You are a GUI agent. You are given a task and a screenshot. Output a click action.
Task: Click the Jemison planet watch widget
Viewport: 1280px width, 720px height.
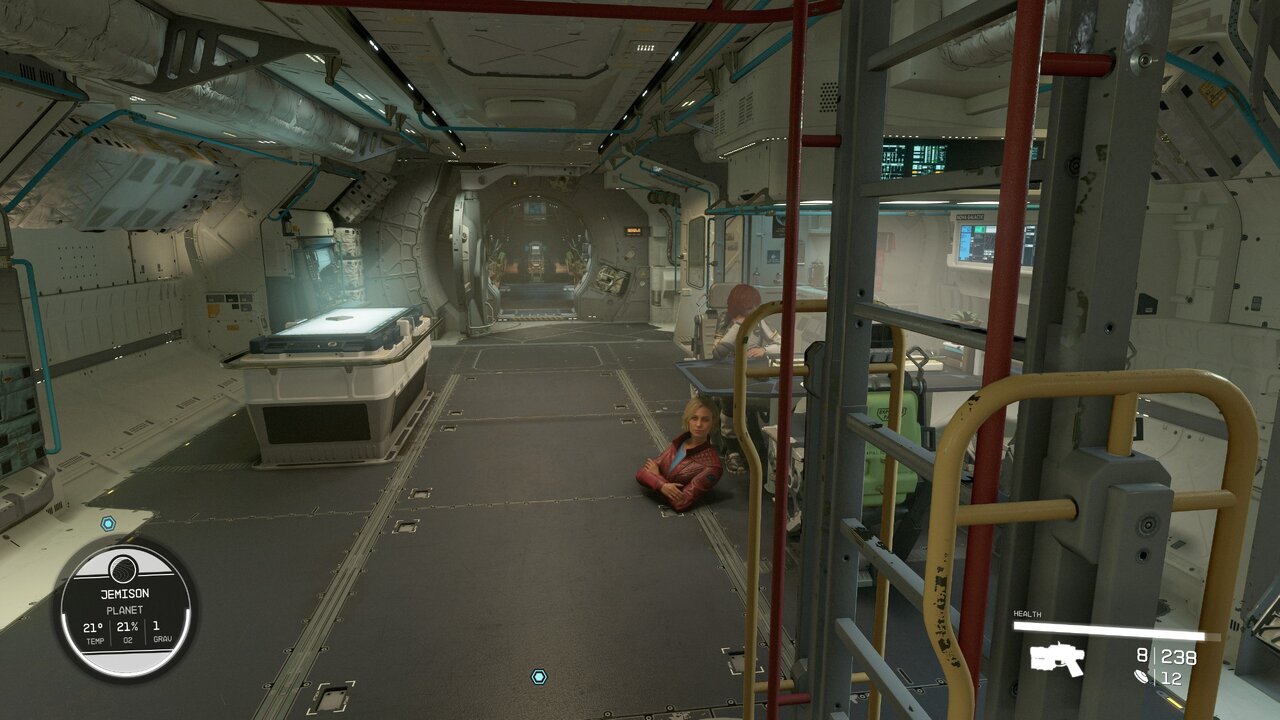(125, 609)
